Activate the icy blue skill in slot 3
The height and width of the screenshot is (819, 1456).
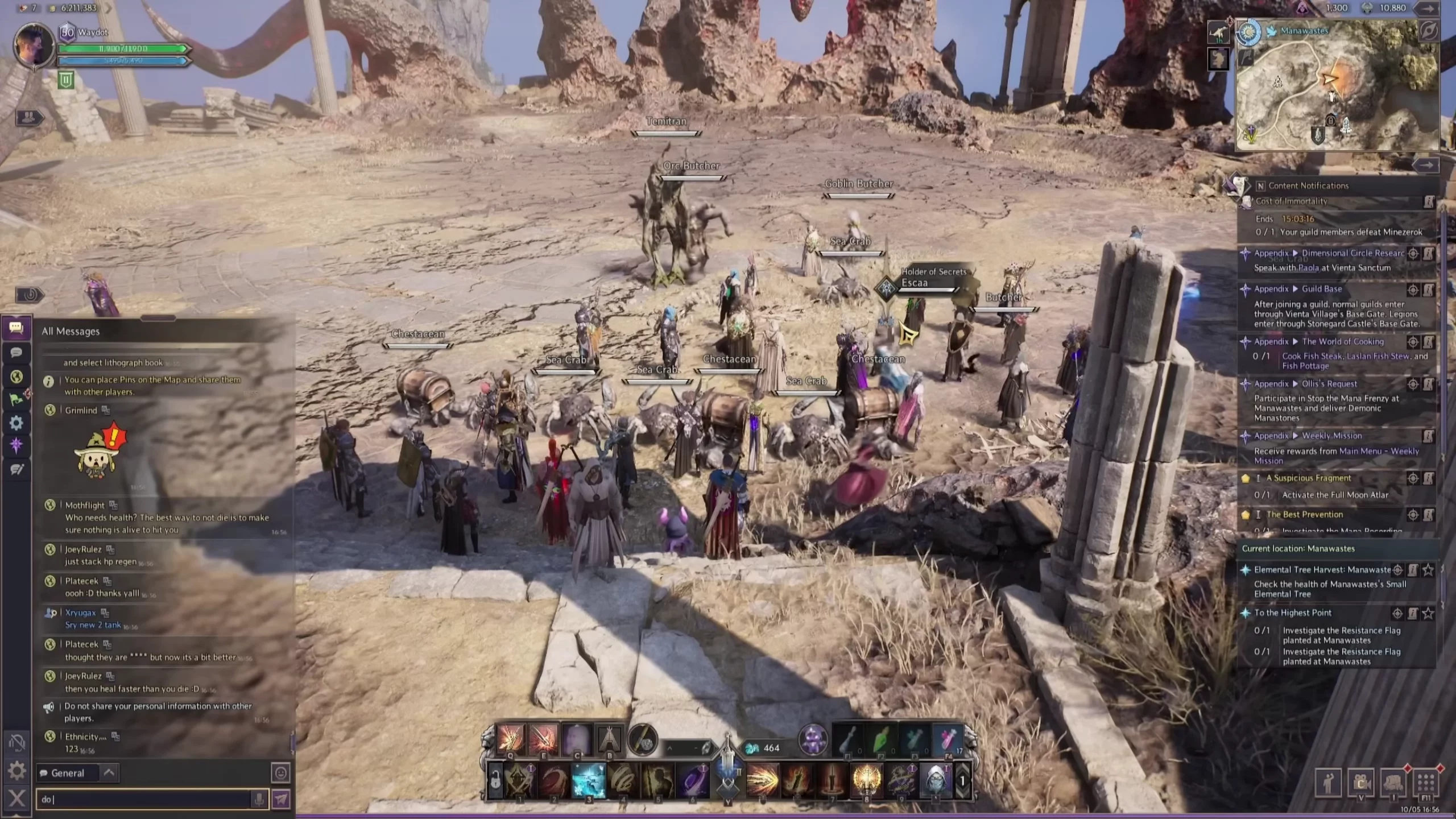tap(588, 780)
